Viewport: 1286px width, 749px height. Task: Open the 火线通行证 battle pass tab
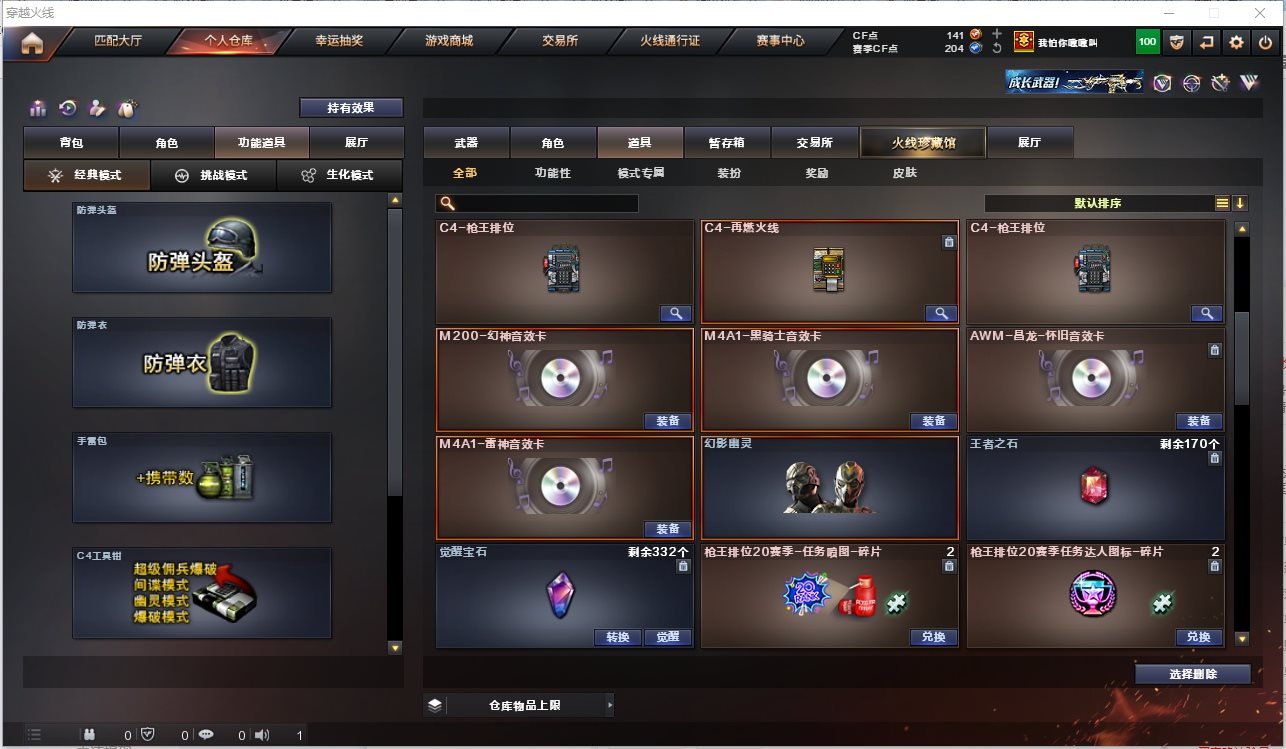(x=670, y=42)
